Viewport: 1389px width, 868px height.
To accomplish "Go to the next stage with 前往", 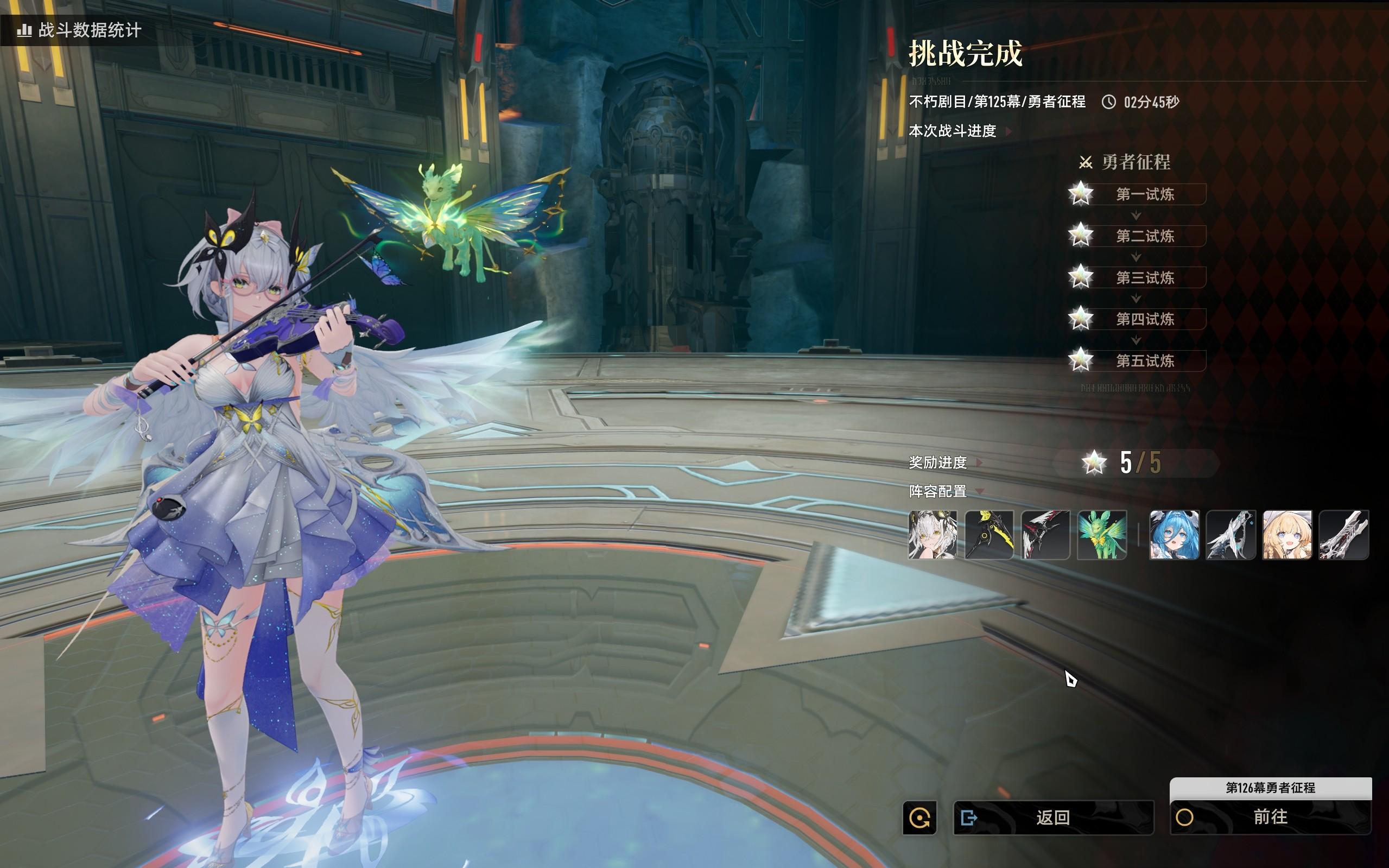I will click(x=1270, y=817).
